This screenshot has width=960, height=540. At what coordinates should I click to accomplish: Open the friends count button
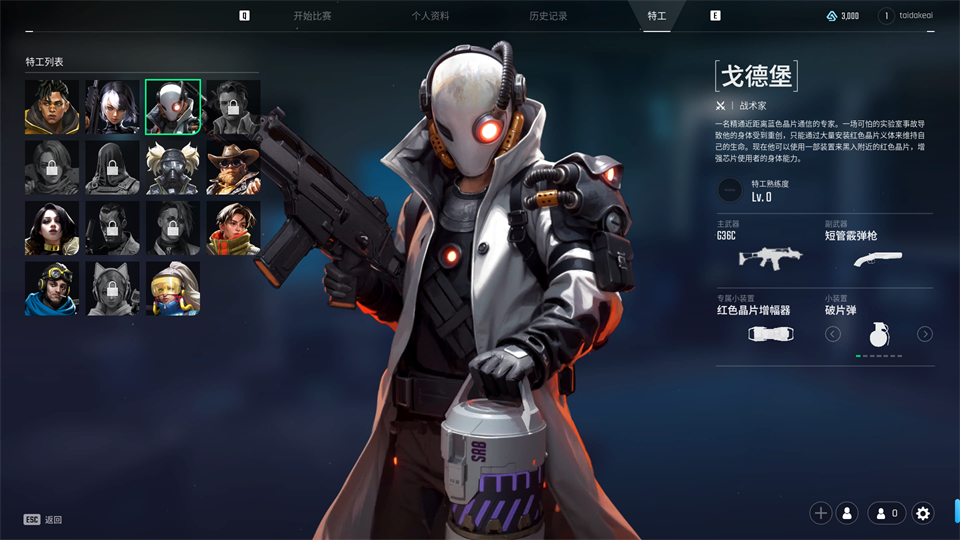pos(887,513)
